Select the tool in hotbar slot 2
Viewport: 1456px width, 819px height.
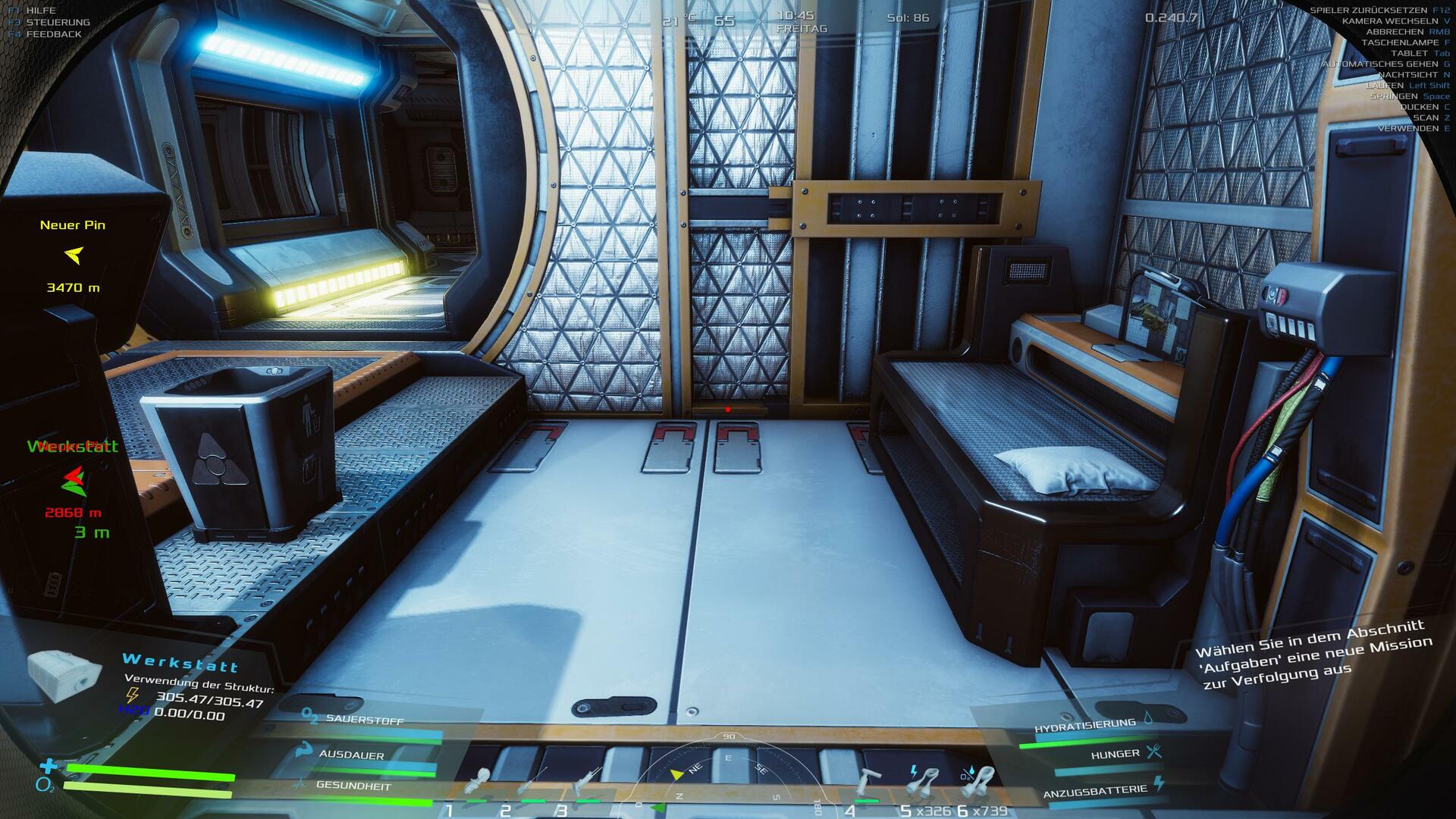(x=532, y=783)
